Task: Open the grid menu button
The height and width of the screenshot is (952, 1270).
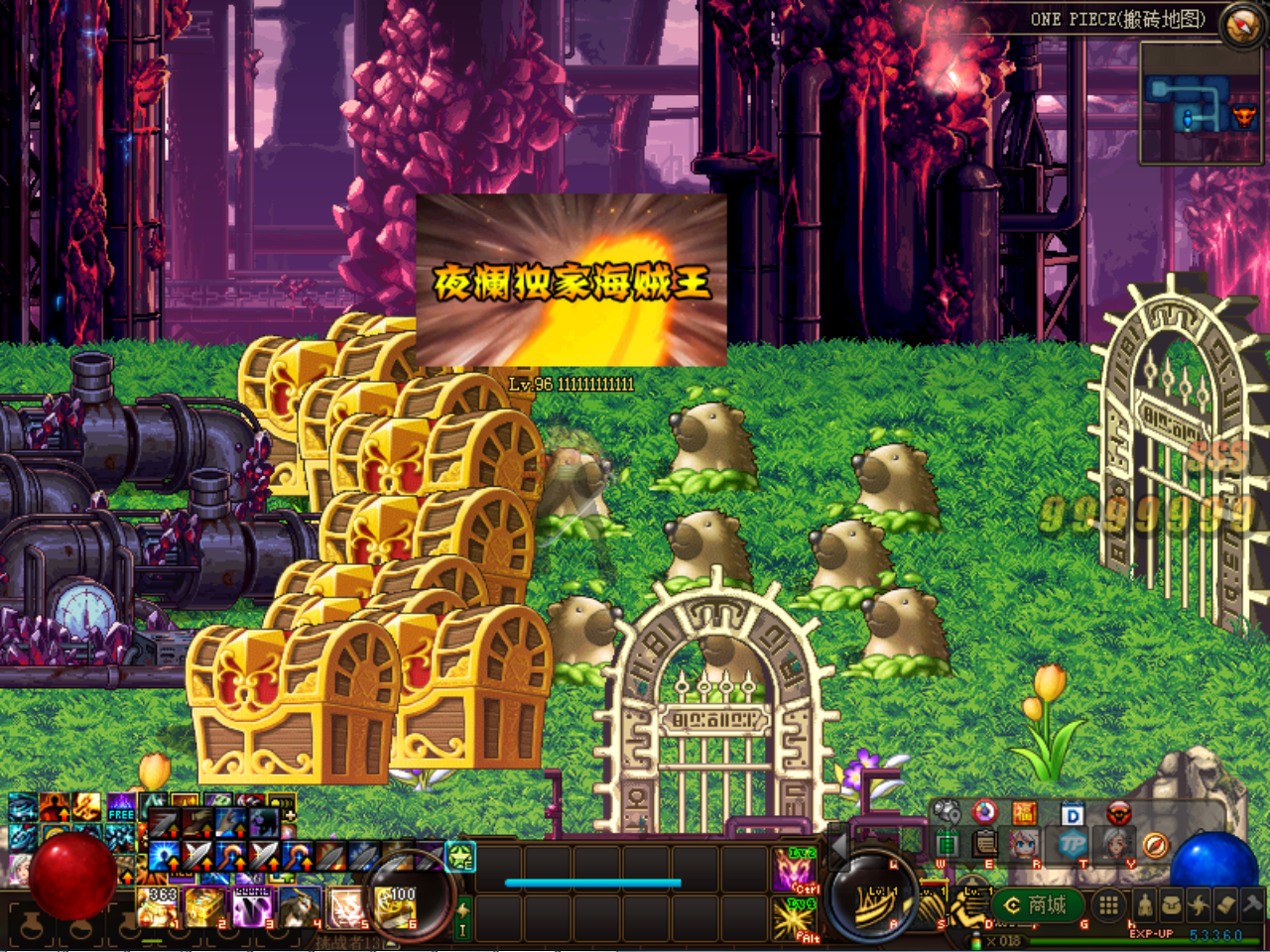Action: [1108, 904]
